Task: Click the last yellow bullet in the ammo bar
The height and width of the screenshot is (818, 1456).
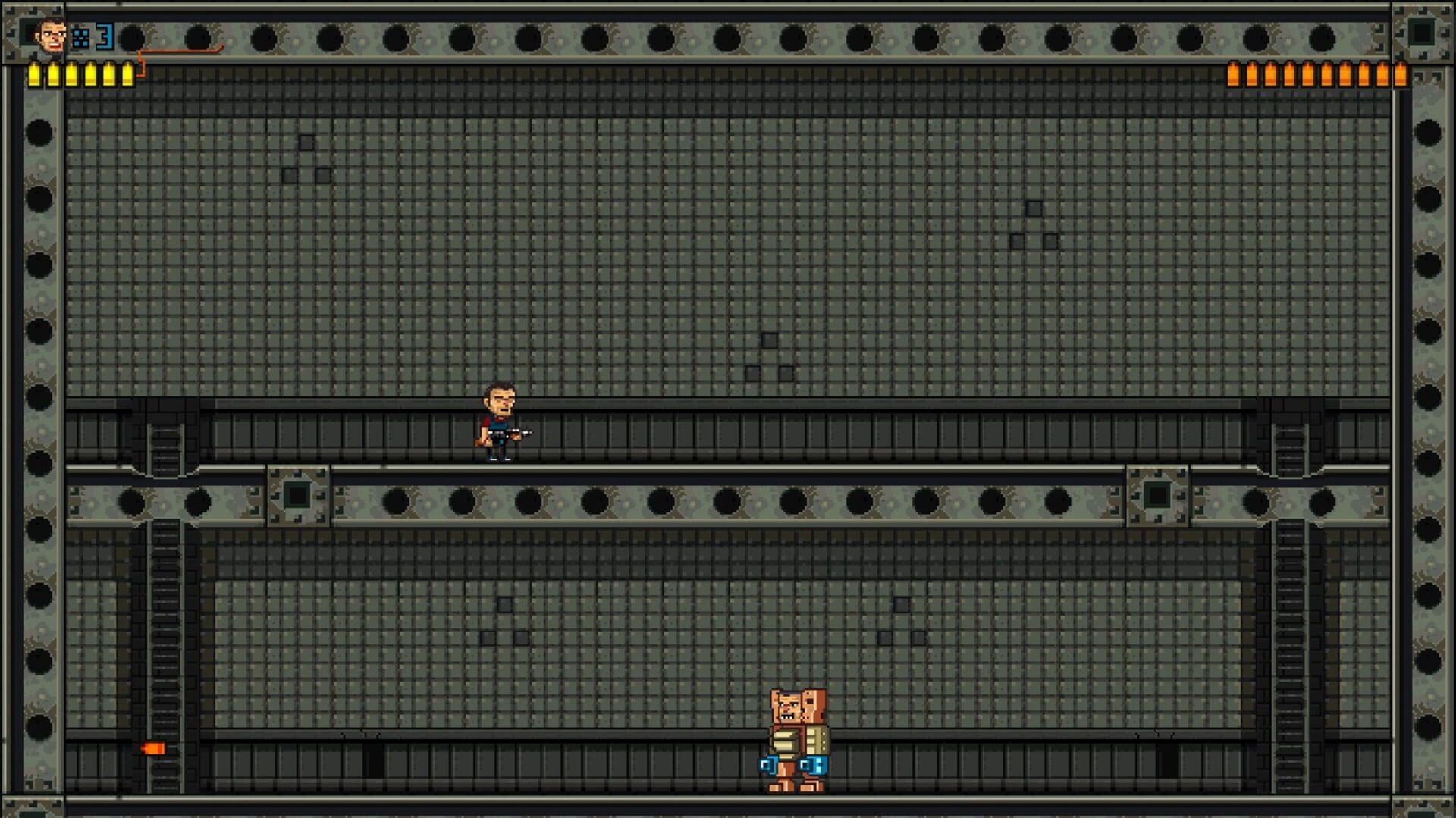Action: pos(127,76)
